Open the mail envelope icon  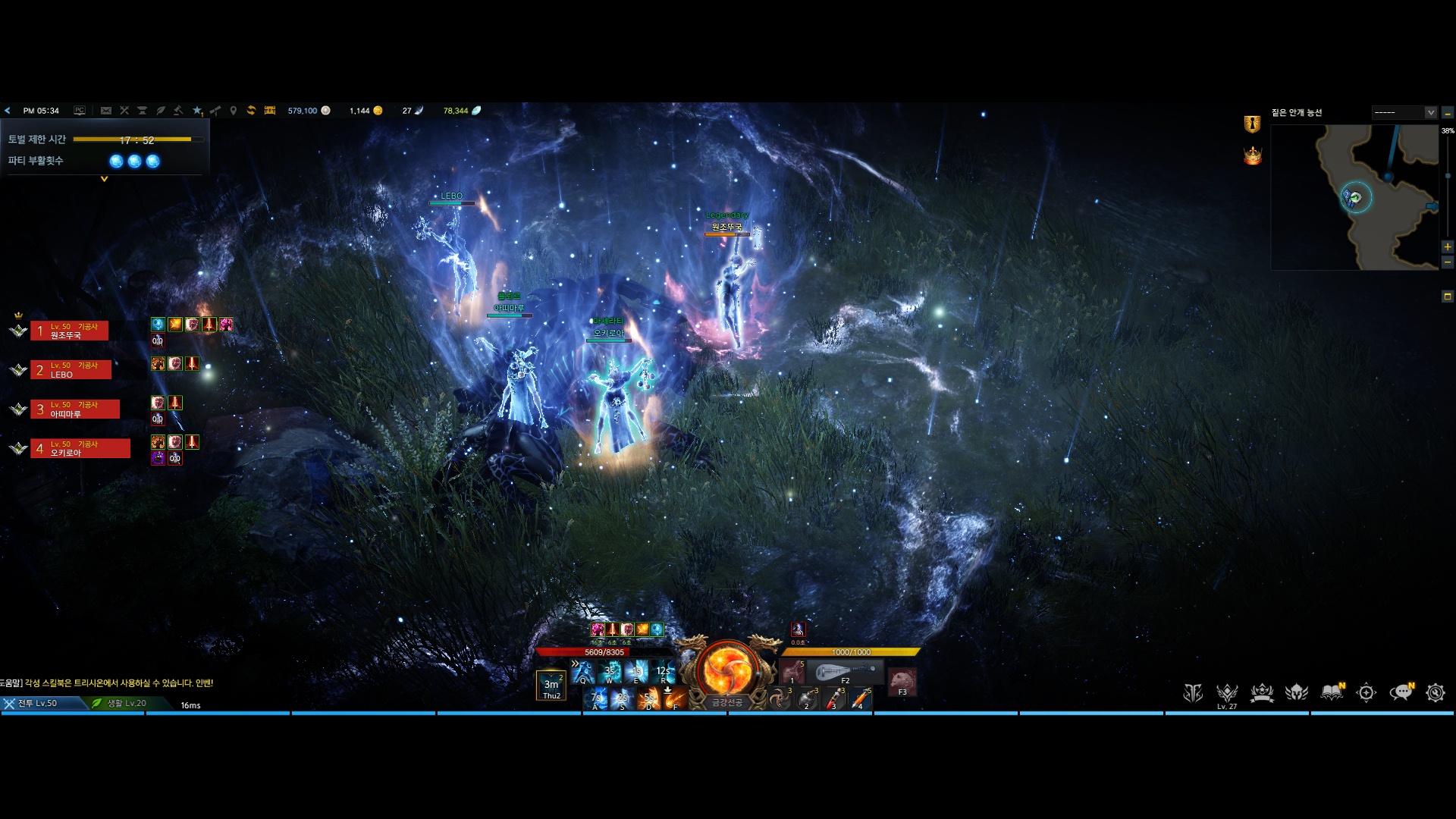pos(106,111)
